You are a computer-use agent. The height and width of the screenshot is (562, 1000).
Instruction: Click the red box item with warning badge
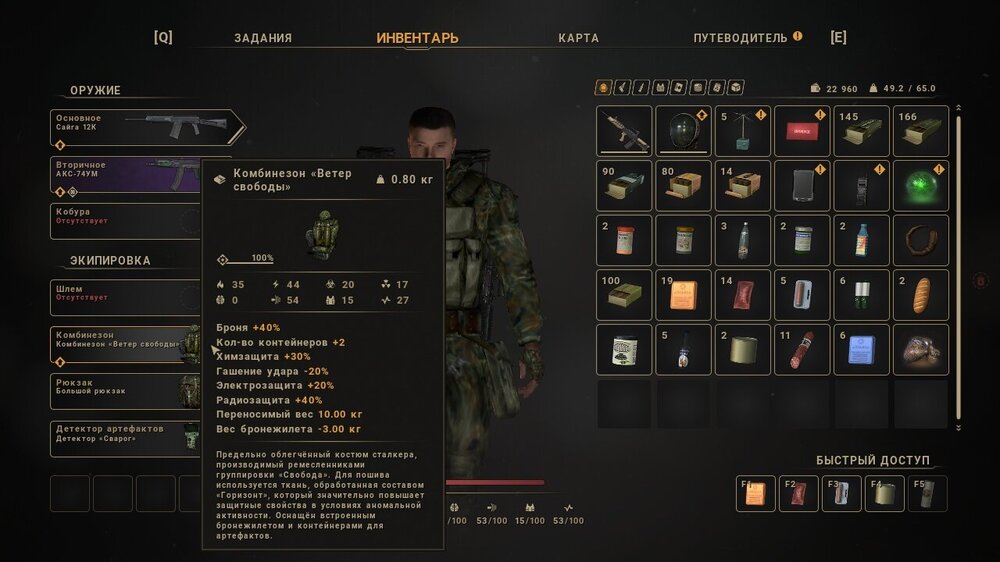pos(802,132)
